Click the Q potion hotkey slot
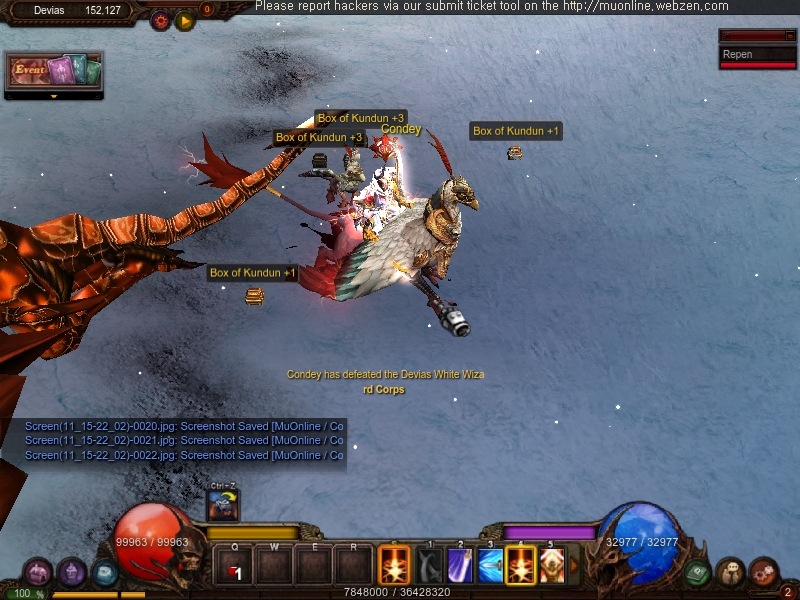This screenshot has width=800, height=600. pyautogui.click(x=233, y=567)
